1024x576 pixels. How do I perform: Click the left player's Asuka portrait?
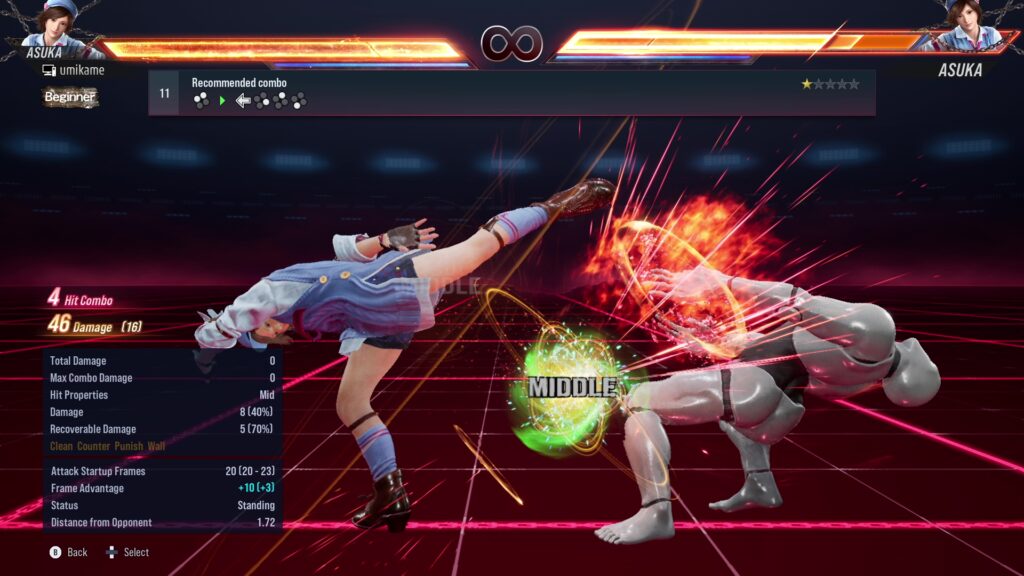(x=62, y=22)
